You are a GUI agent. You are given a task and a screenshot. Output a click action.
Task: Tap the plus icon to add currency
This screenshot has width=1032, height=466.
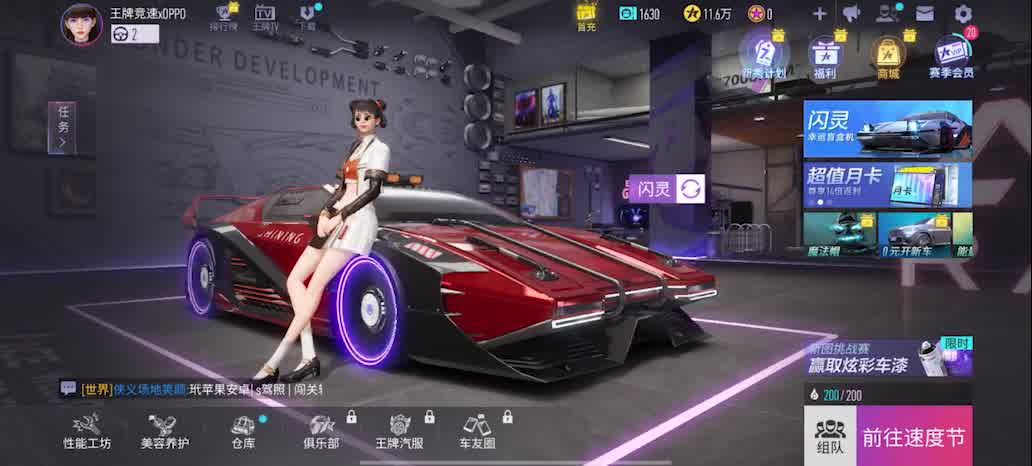[x=819, y=14]
